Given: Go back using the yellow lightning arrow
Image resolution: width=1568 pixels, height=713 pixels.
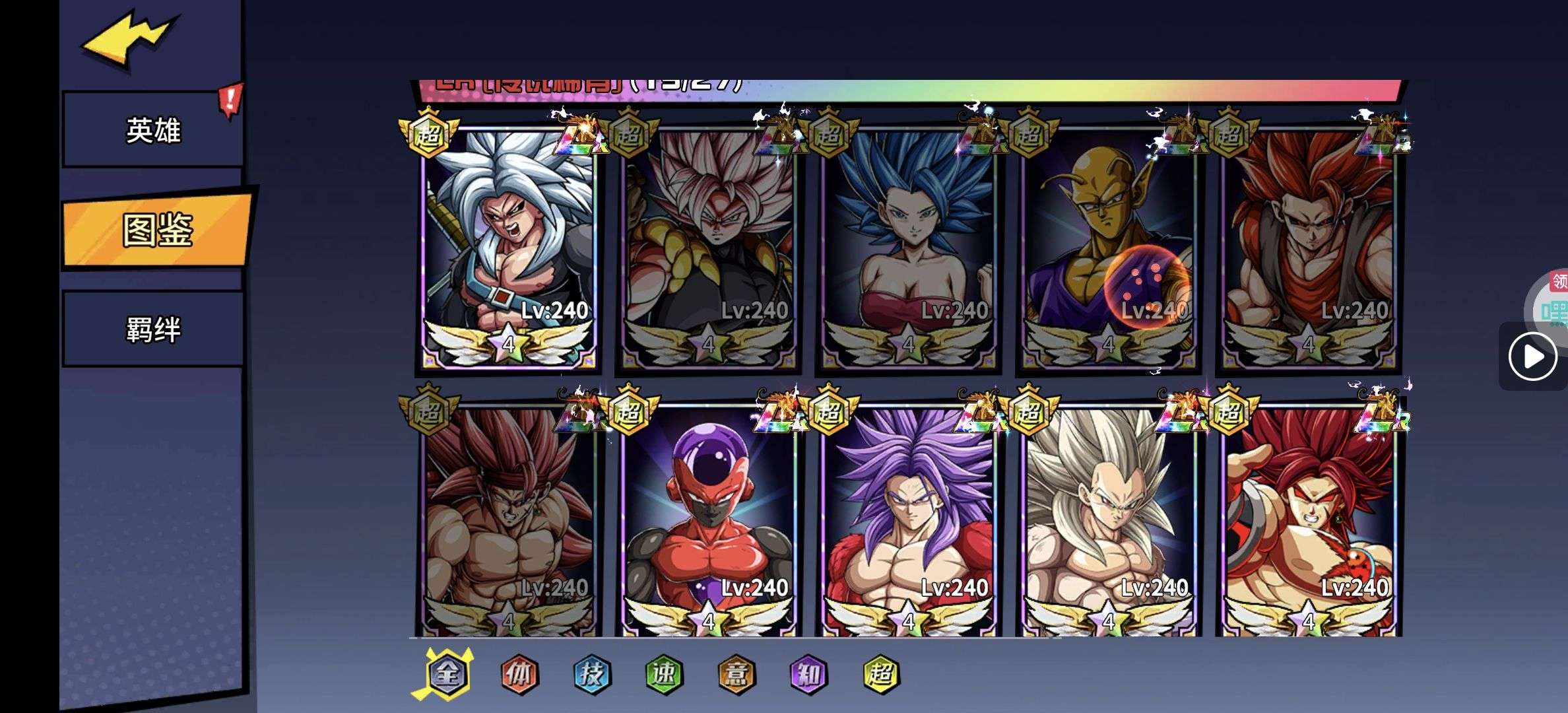Looking at the screenshot, I should (x=129, y=38).
